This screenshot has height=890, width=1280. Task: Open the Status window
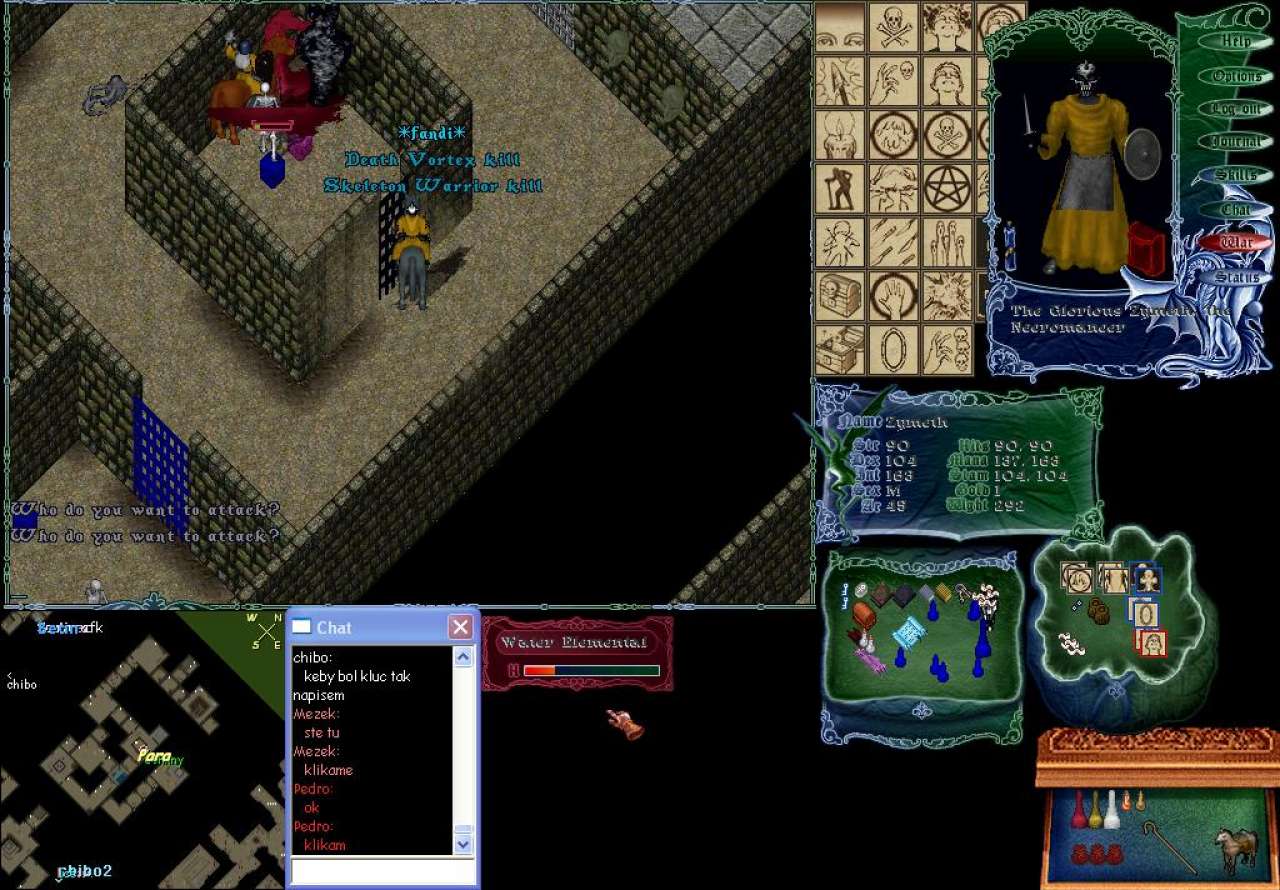coord(1236,276)
